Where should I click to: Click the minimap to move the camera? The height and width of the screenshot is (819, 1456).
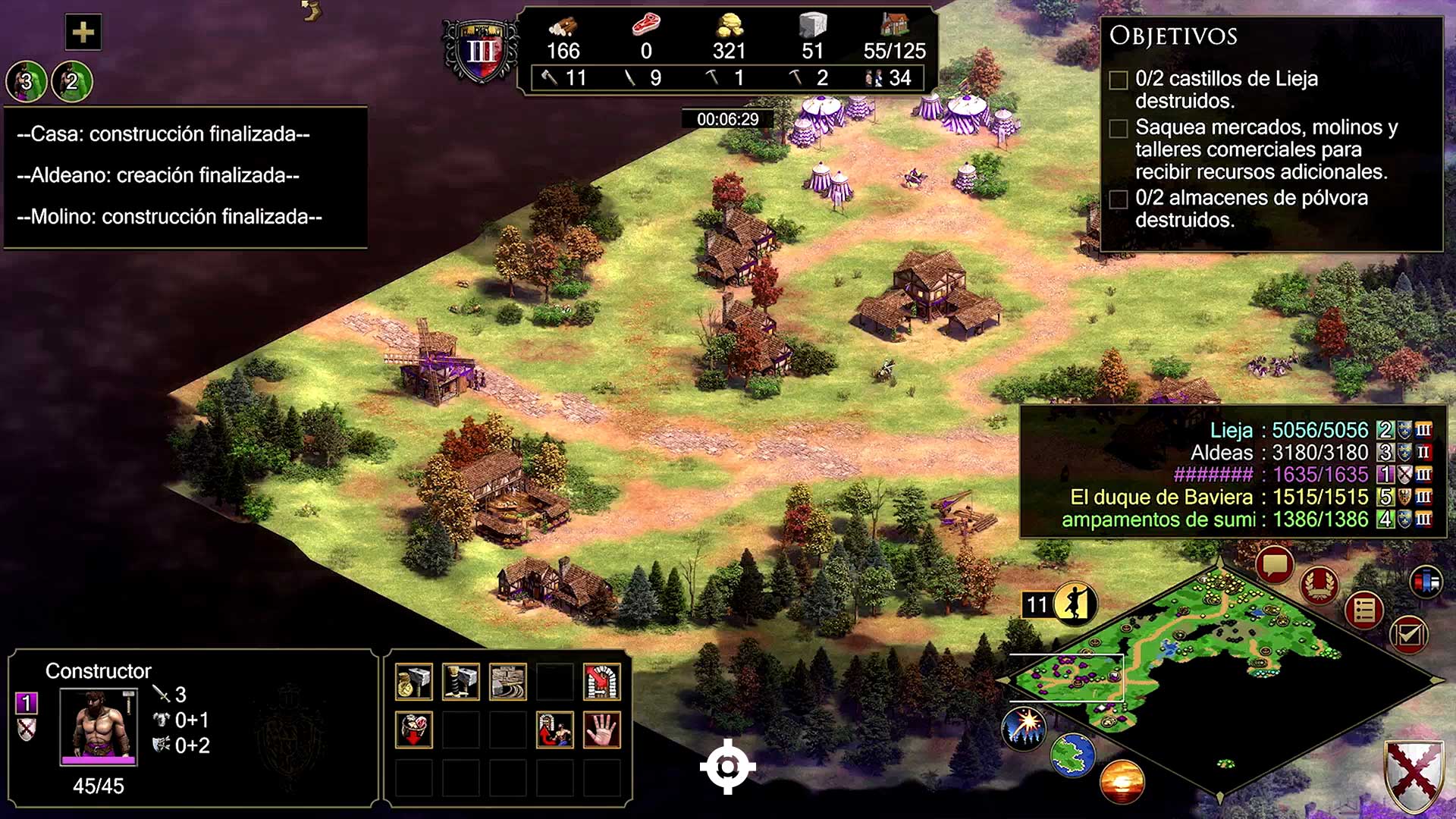point(1213,667)
